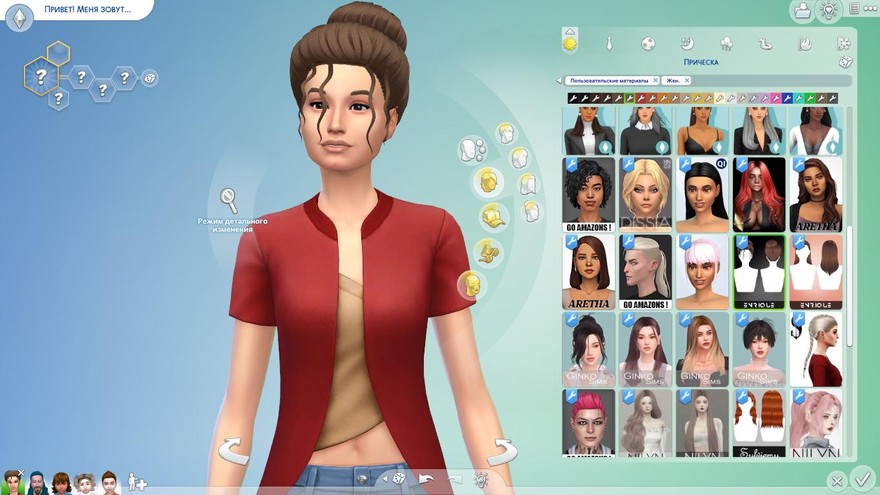Viewport: 880px width, 495px height.
Task: Open the gallery folder button
Action: pyautogui.click(x=801, y=11)
